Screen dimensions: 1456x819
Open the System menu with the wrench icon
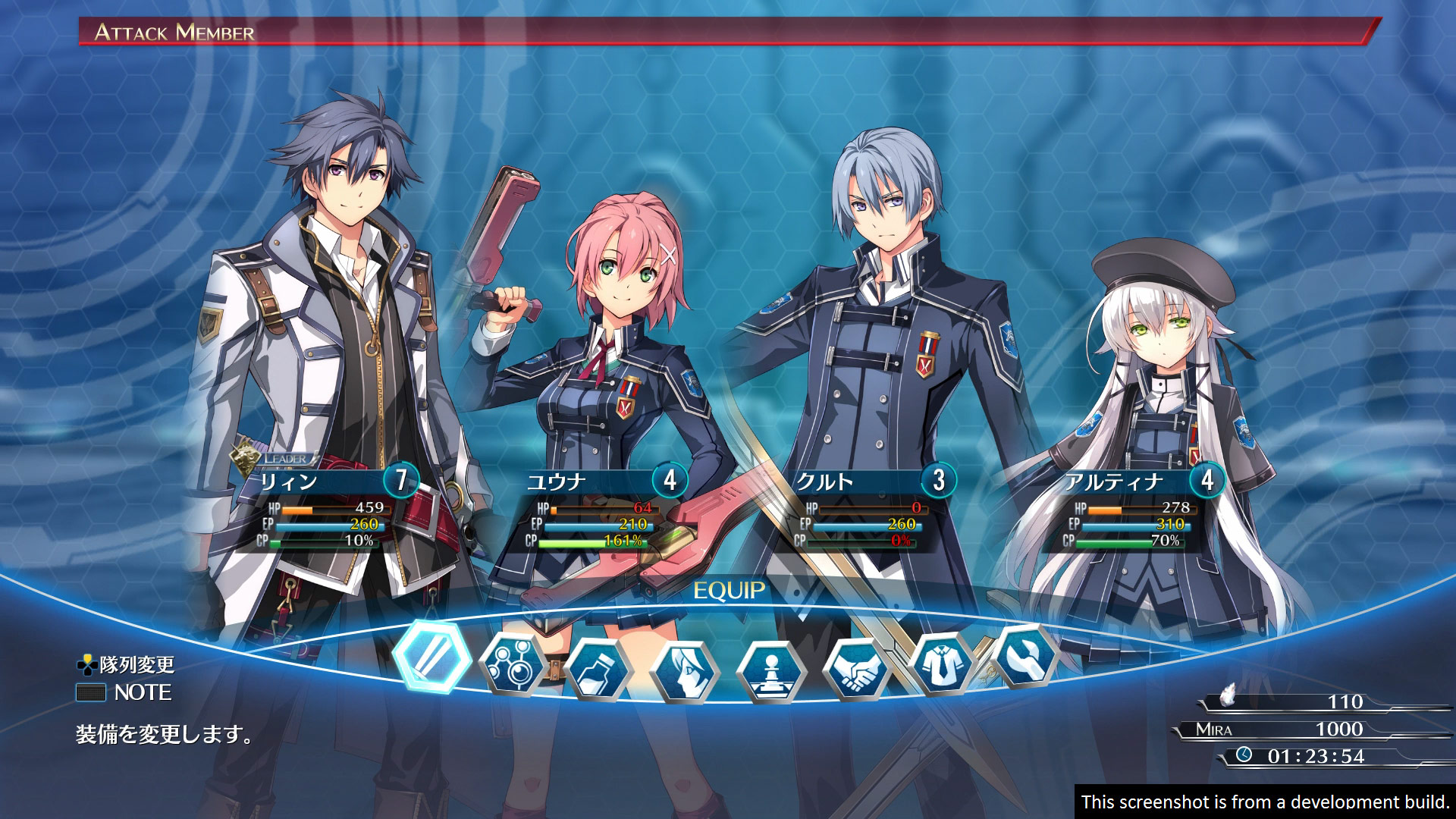[x=1026, y=655]
